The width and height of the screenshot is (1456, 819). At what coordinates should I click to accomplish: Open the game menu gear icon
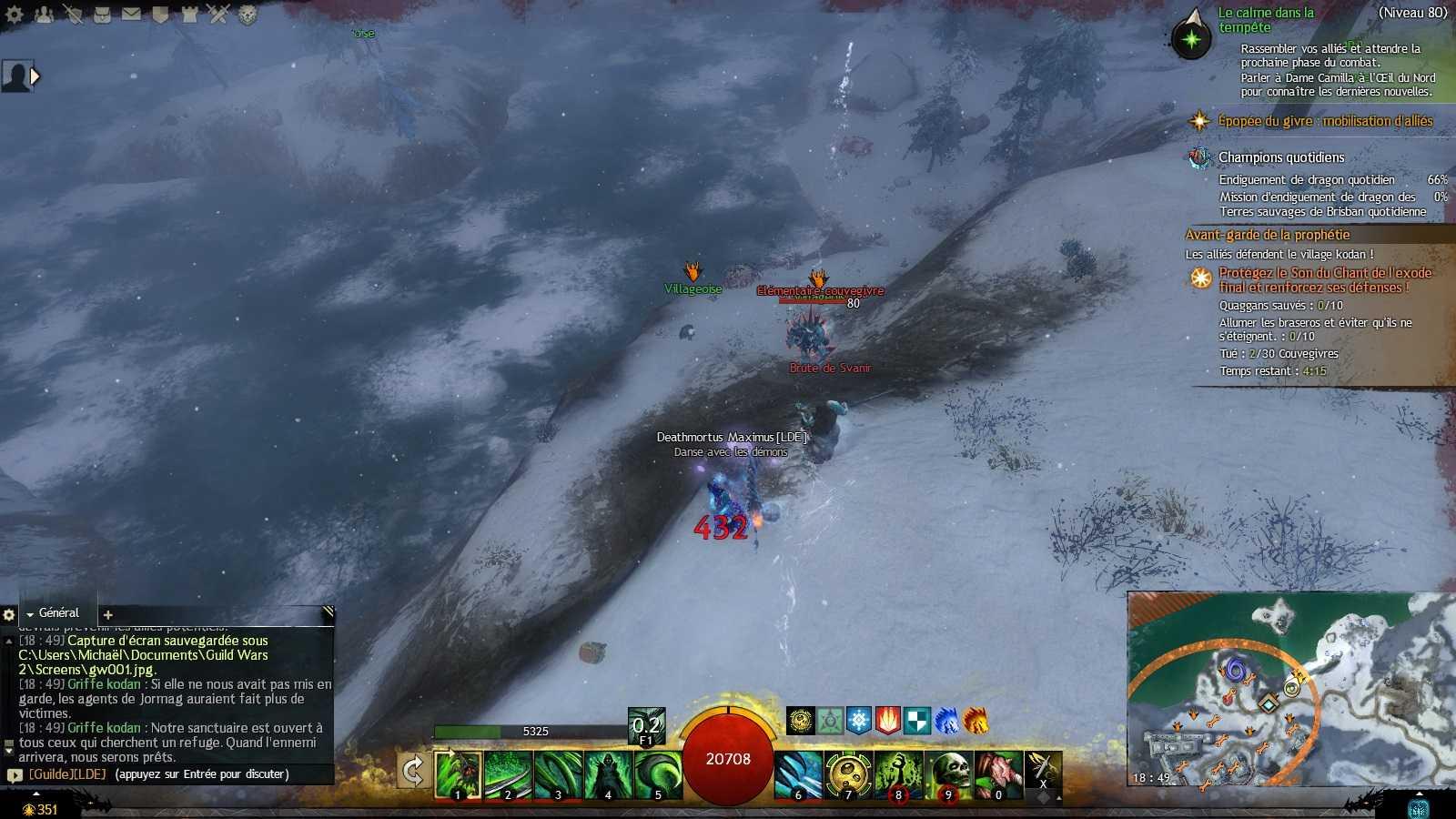[x=14, y=15]
